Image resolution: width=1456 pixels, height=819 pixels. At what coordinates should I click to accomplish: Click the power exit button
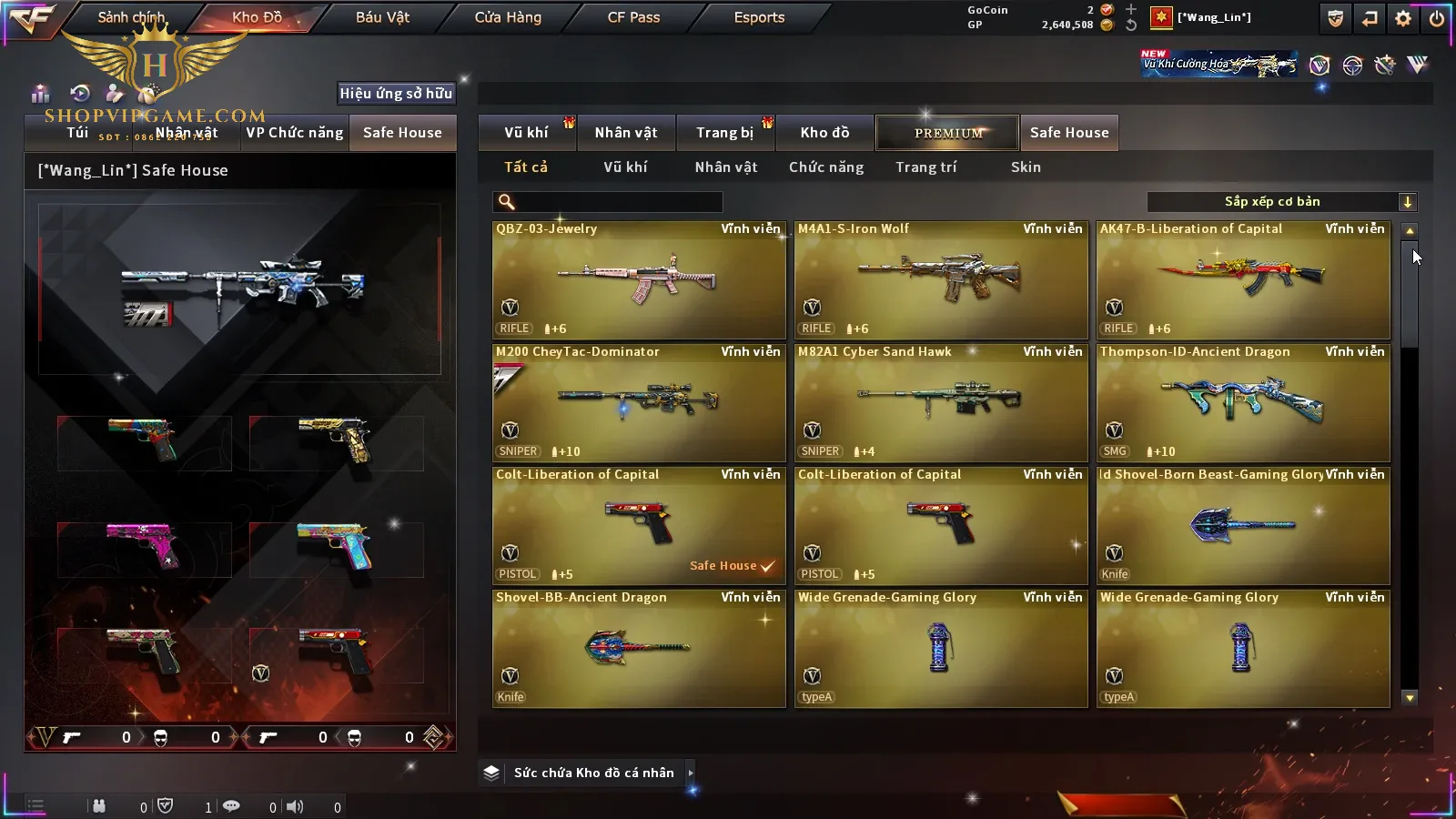click(x=1437, y=18)
